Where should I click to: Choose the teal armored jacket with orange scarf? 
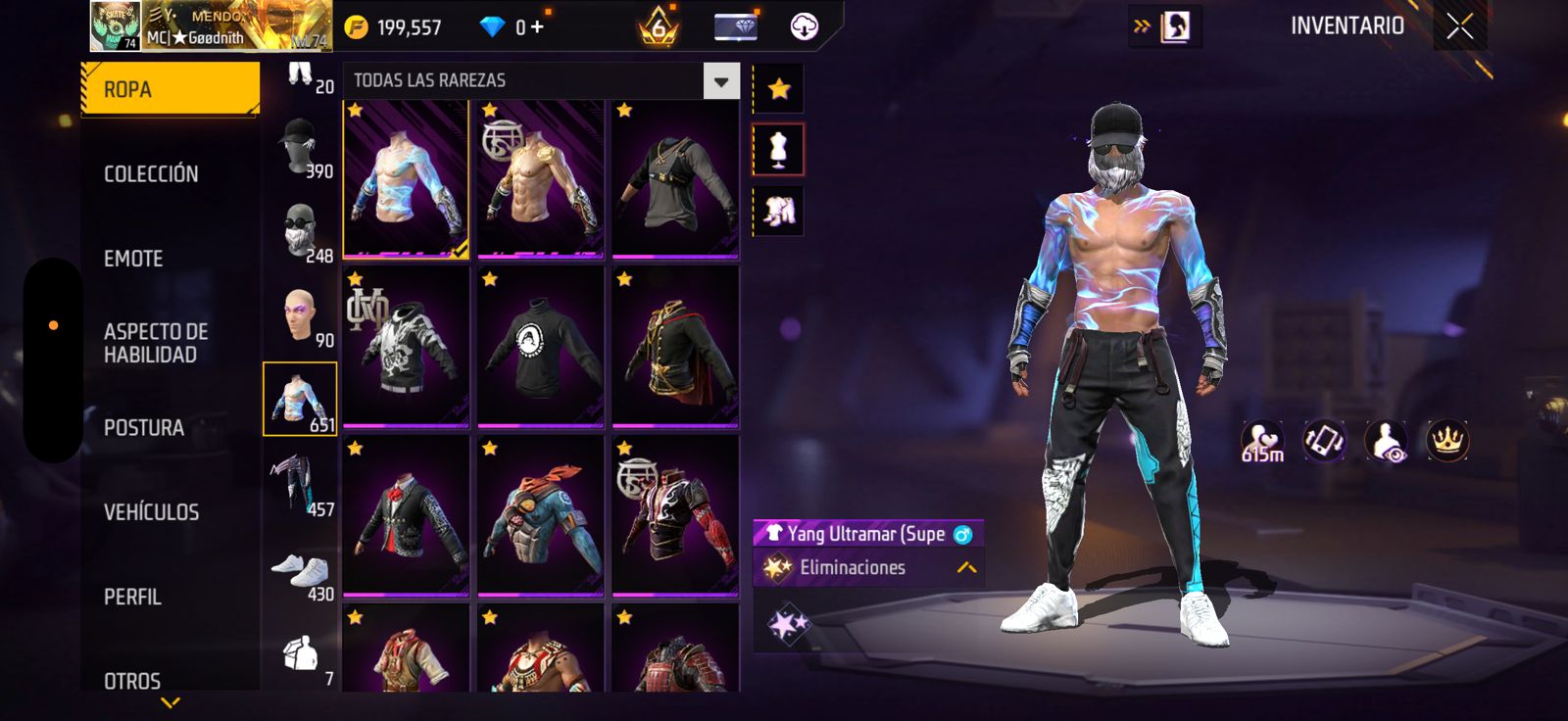point(540,516)
